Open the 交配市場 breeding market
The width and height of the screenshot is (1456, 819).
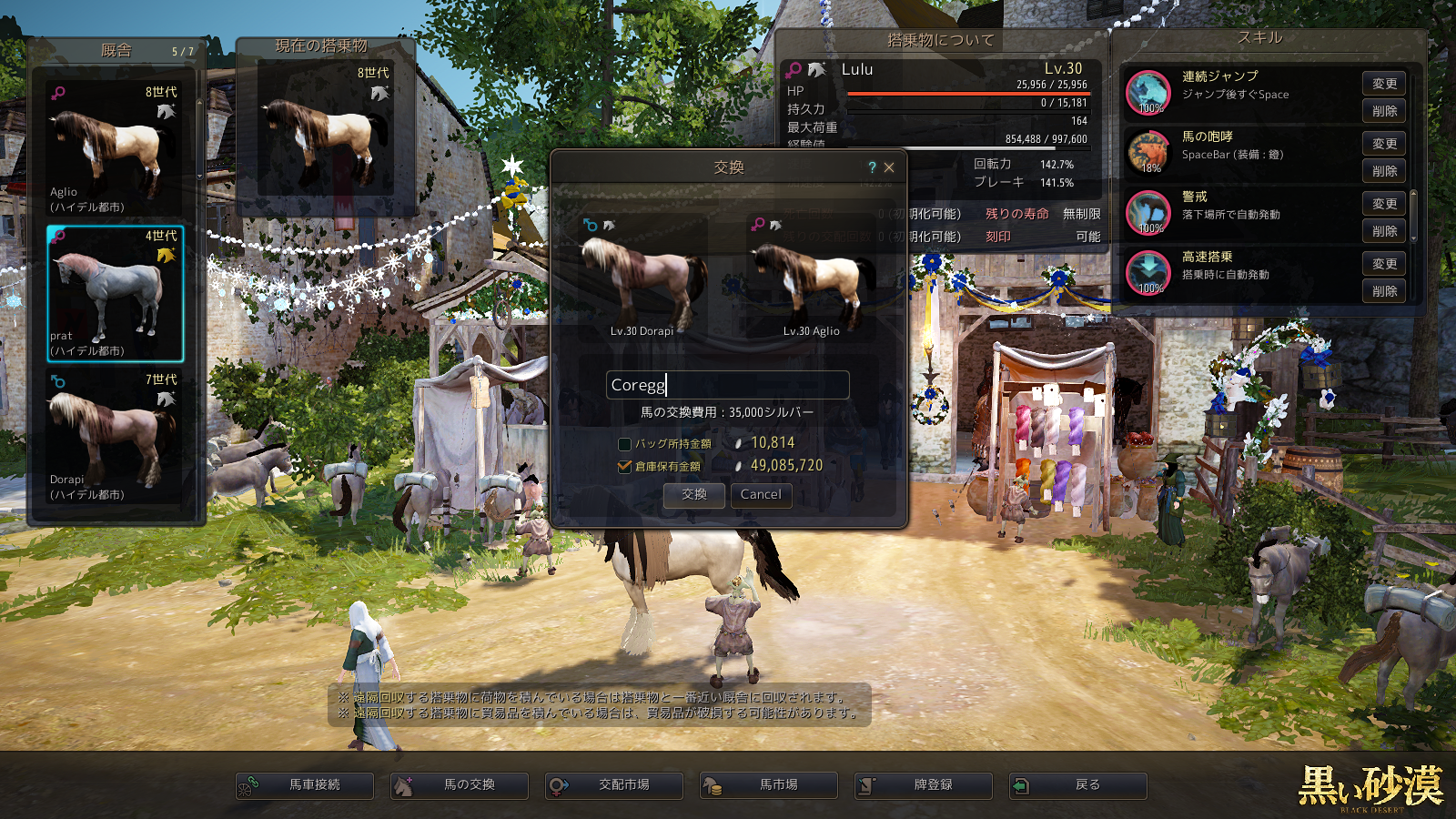point(614,785)
